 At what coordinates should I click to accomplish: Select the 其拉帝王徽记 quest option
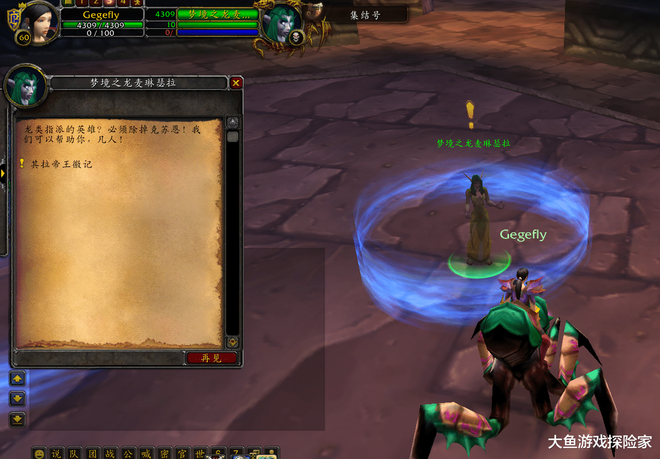60,164
